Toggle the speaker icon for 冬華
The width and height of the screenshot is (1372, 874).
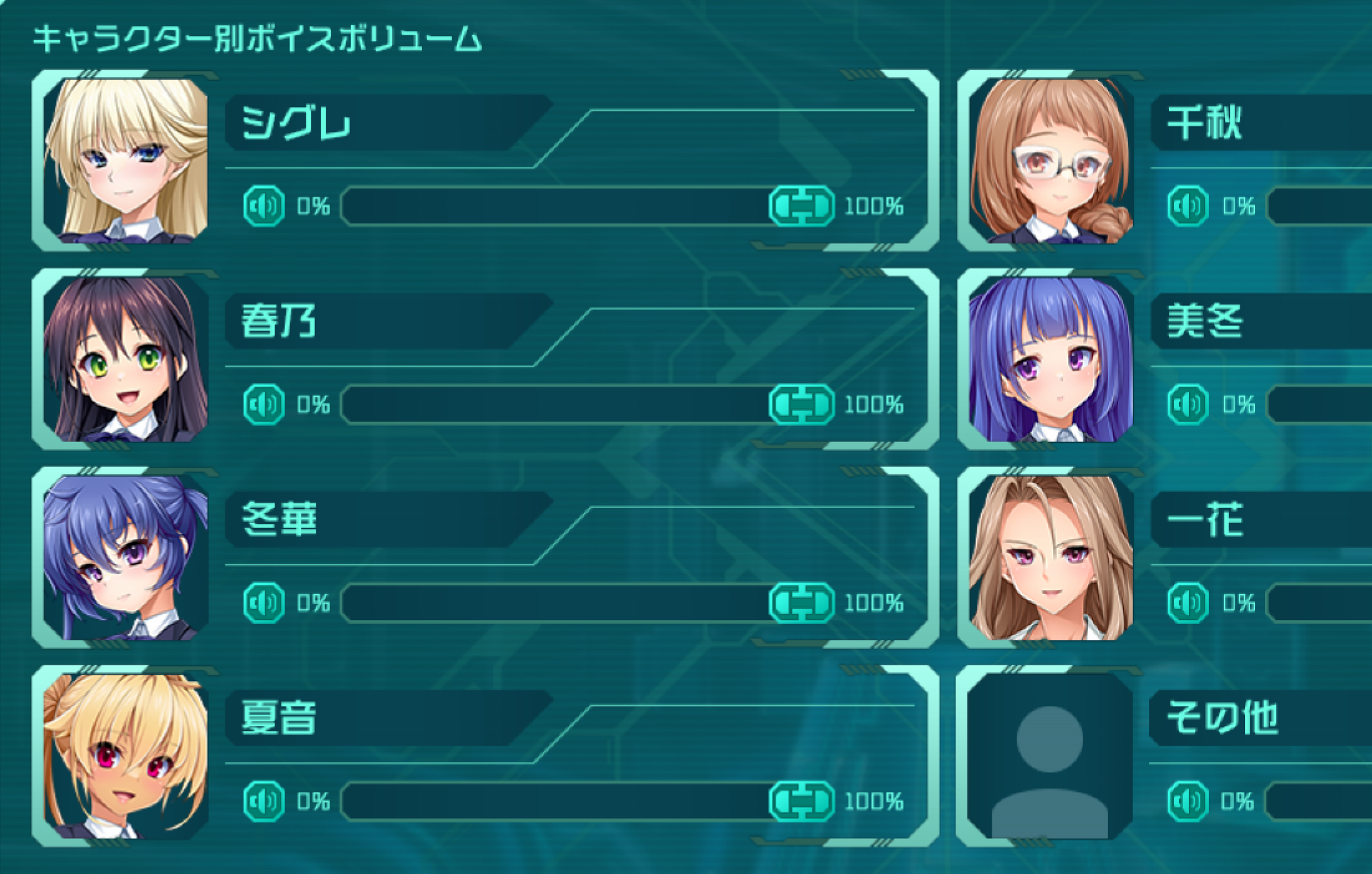[264, 603]
